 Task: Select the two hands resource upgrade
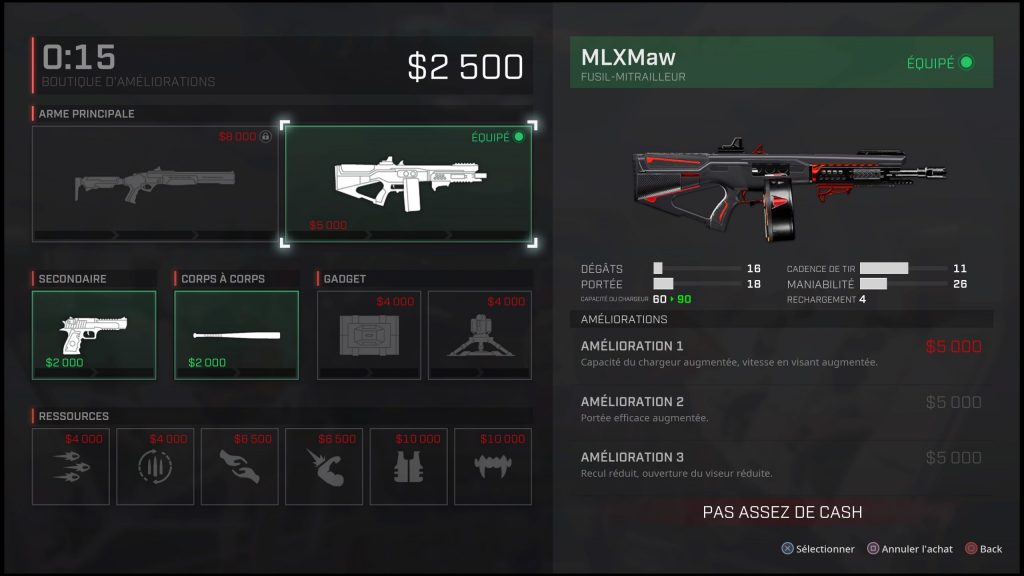coord(239,467)
